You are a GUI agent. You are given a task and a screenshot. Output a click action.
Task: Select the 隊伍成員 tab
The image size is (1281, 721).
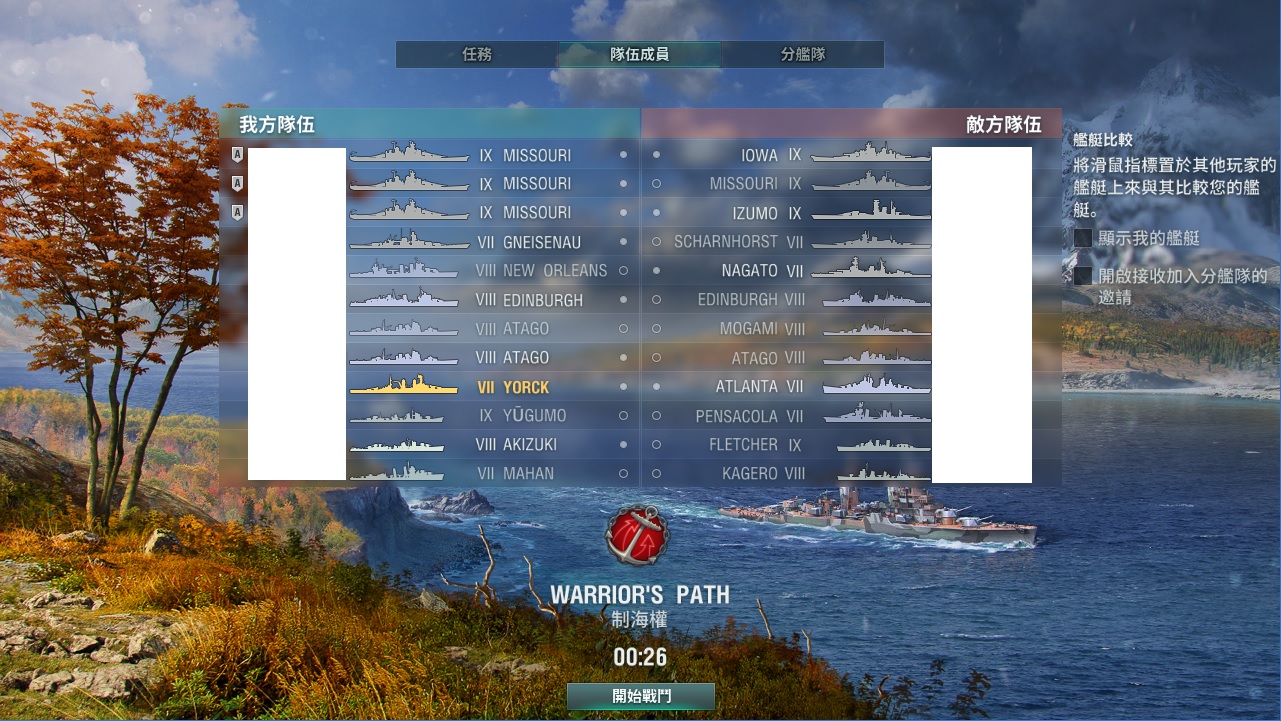[639, 55]
